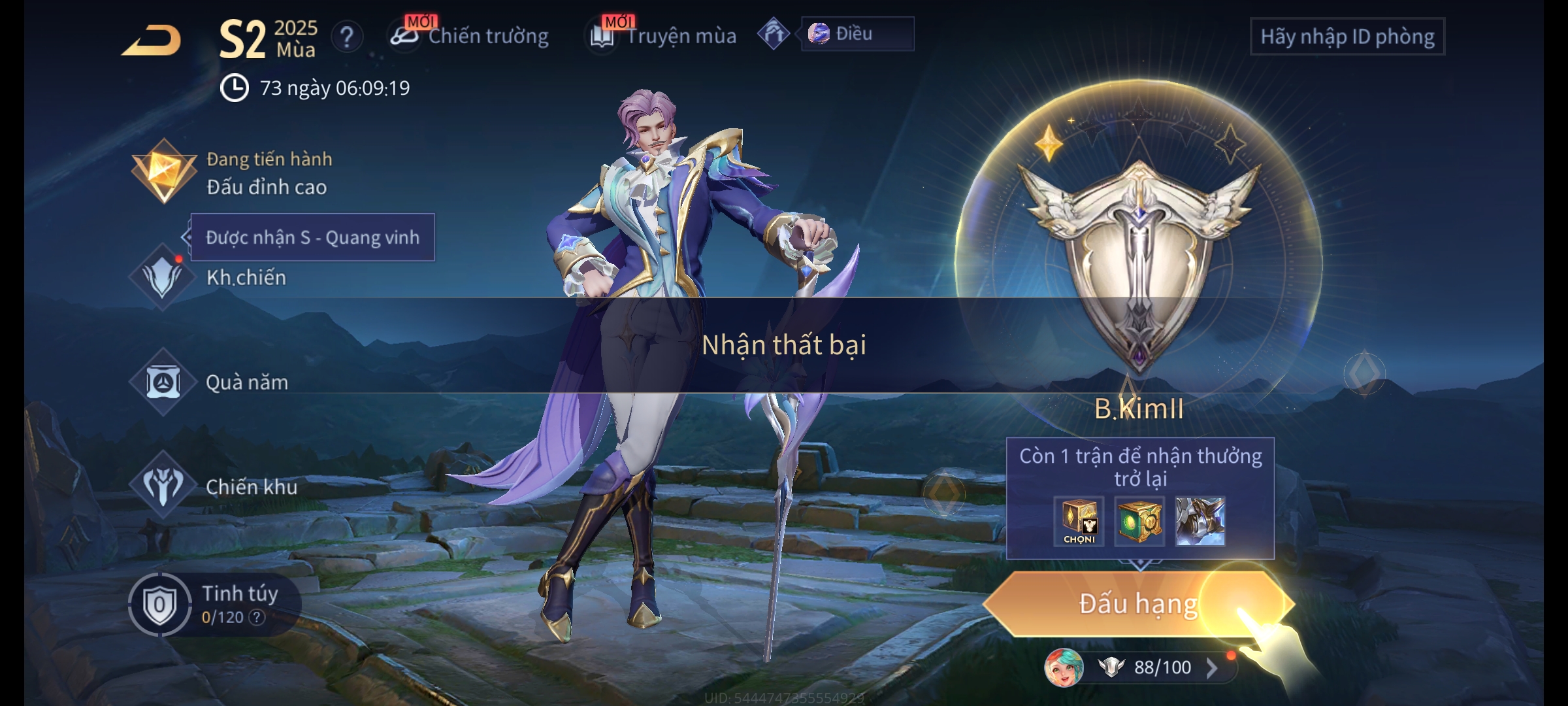The height and width of the screenshot is (706, 1568).
Task: Start ranked match with Đấu hạng
Action: point(1137,604)
